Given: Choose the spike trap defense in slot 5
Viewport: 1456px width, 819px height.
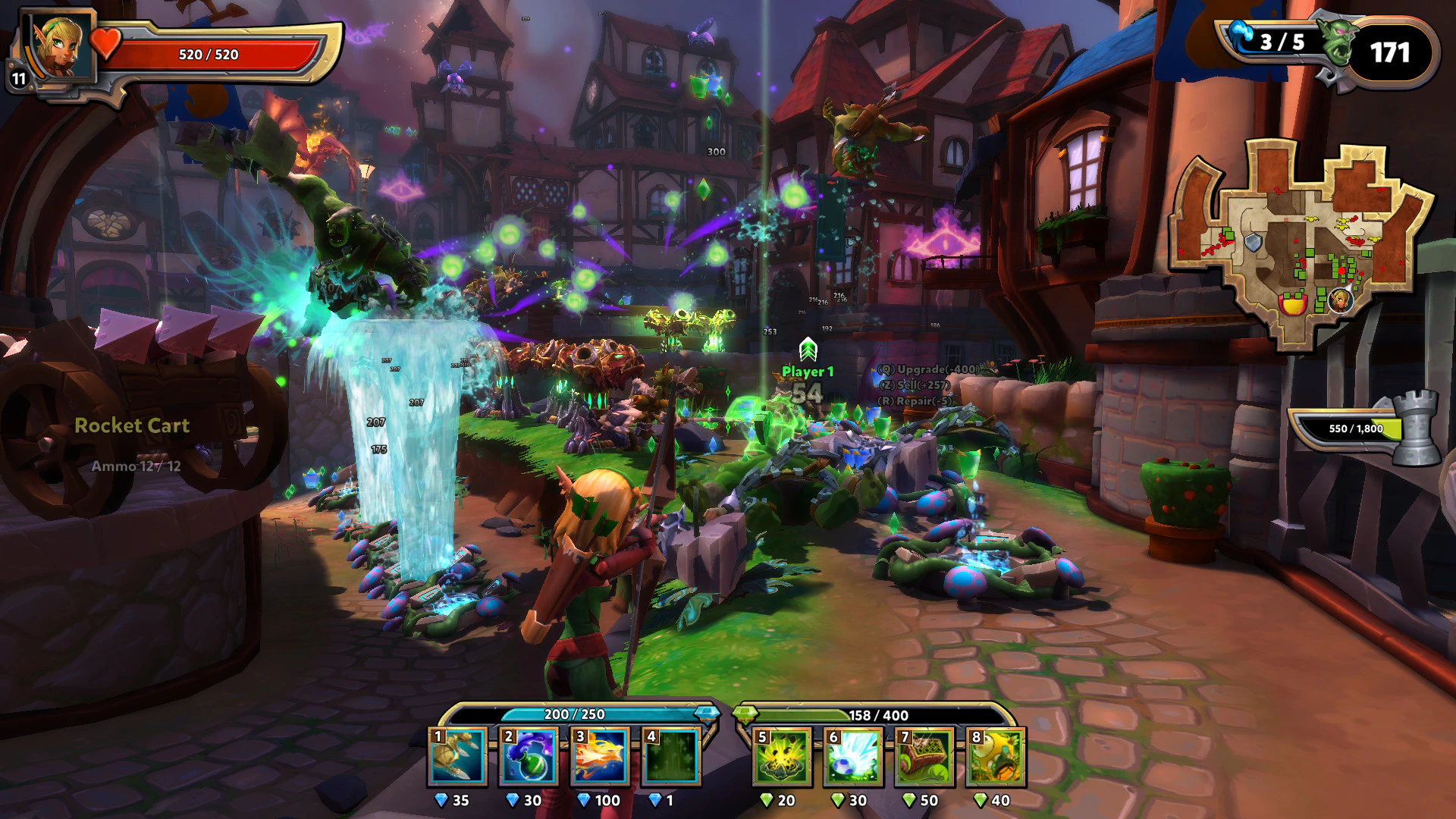Looking at the screenshot, I should 782,756.
